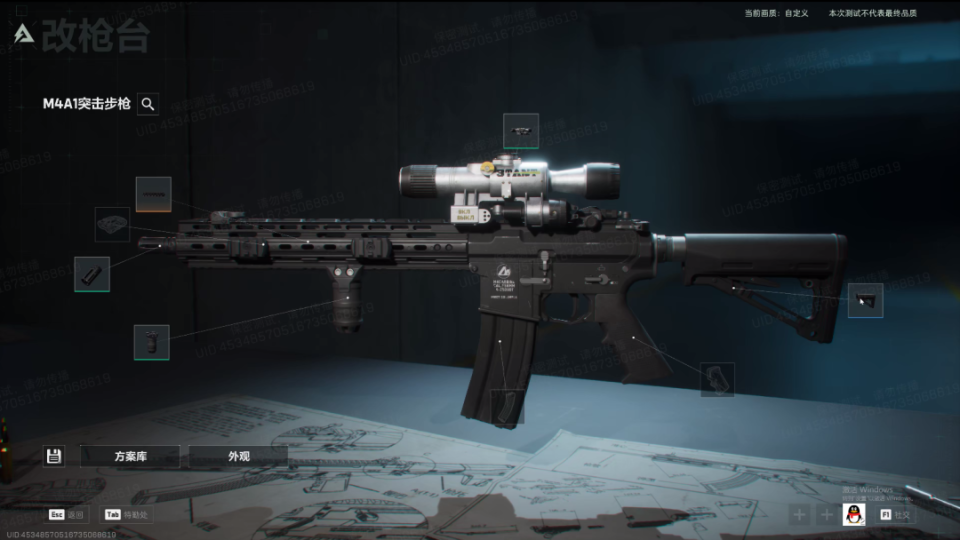The image size is (960, 540).
Task: Select the vertical foregrip attachment slot
Action: (151, 342)
